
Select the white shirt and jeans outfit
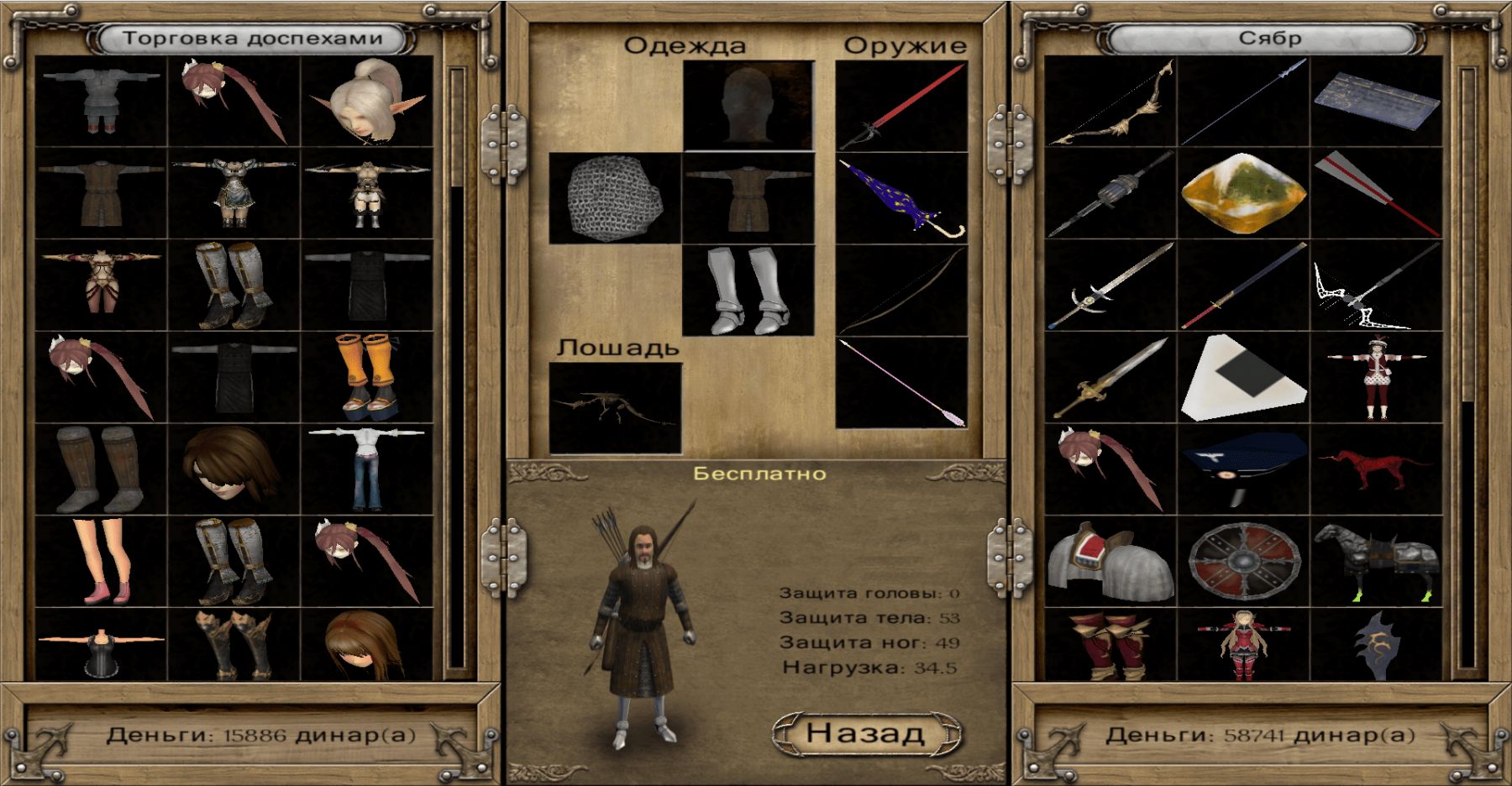pyautogui.click(x=366, y=469)
